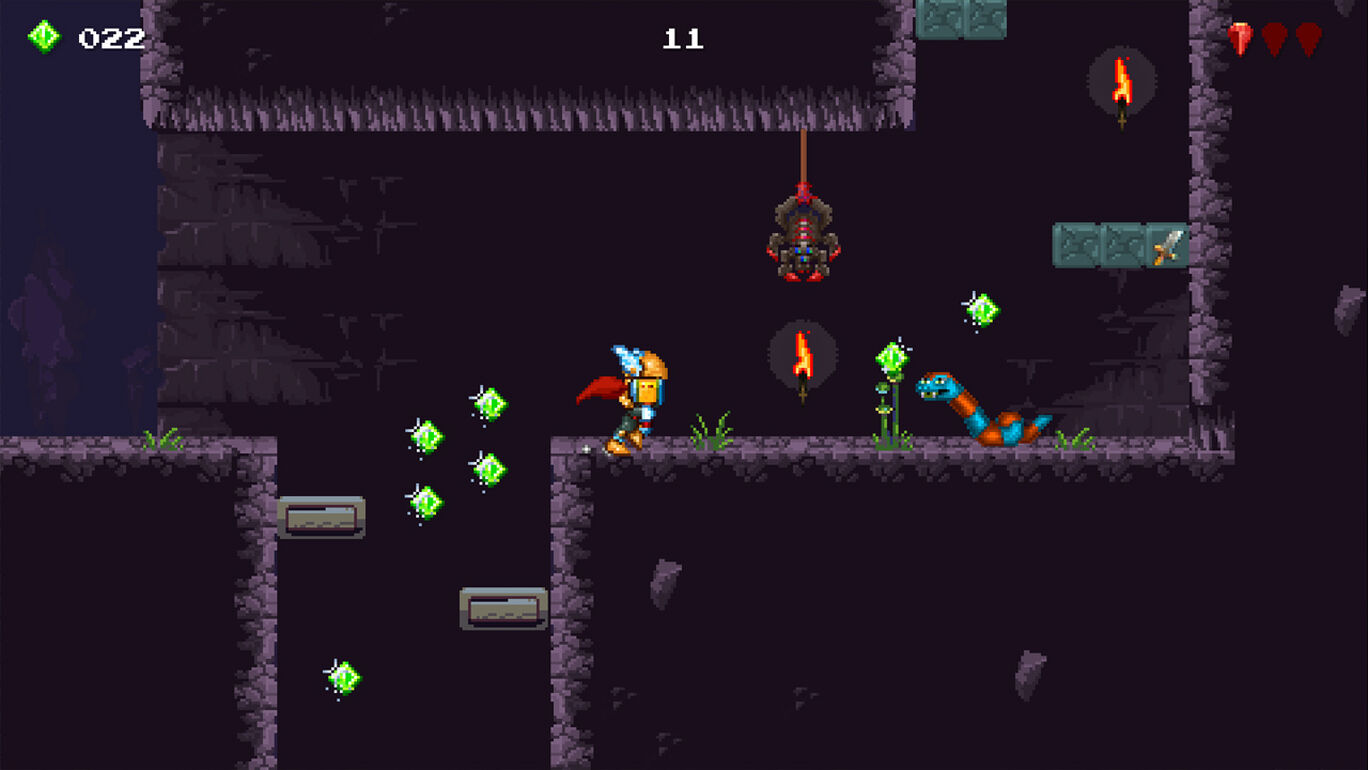
Task: Click the spider hanging from its thread
Action: 802,240
